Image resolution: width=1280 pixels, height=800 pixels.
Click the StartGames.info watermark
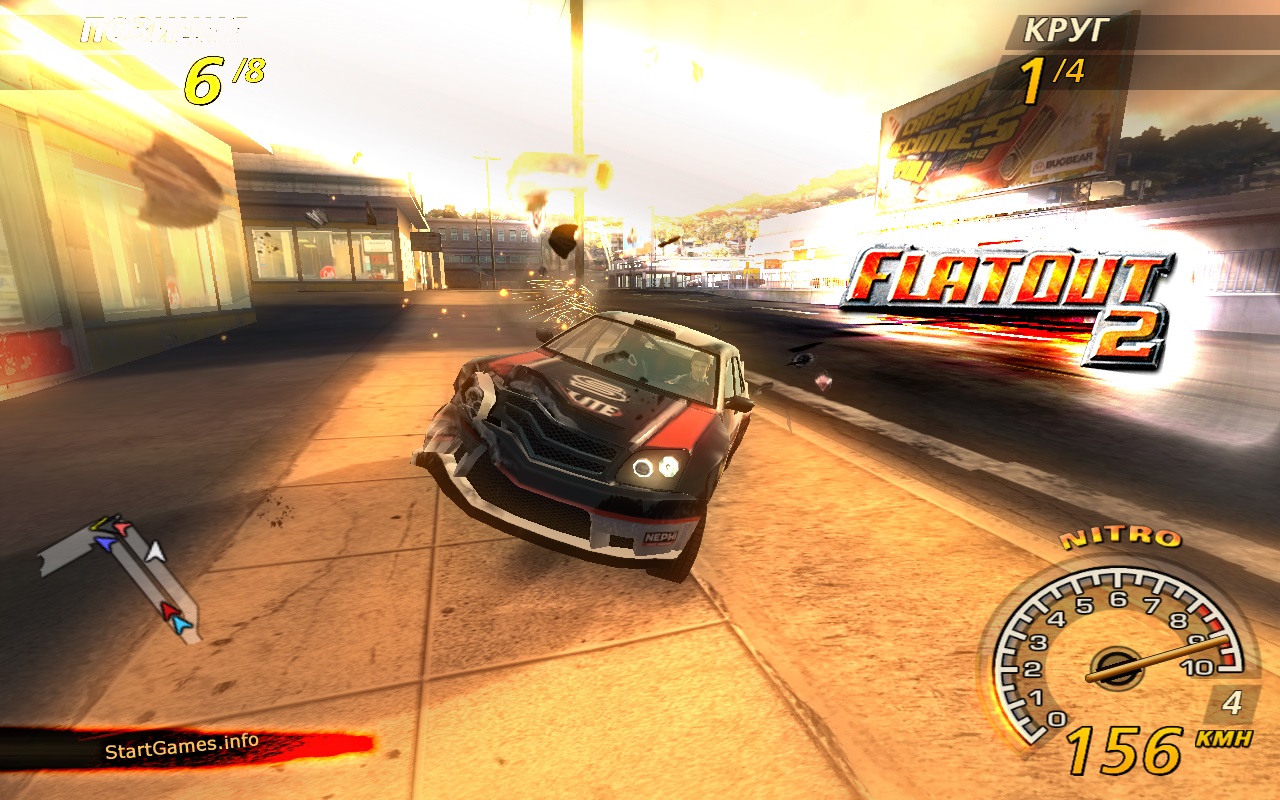pyautogui.click(x=181, y=746)
